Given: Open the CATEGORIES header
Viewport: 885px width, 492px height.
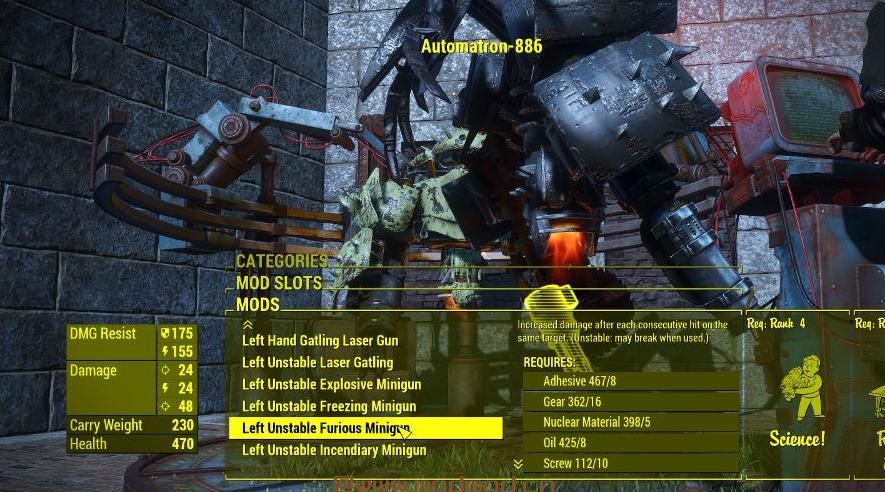Looking at the screenshot, I should [x=281, y=261].
